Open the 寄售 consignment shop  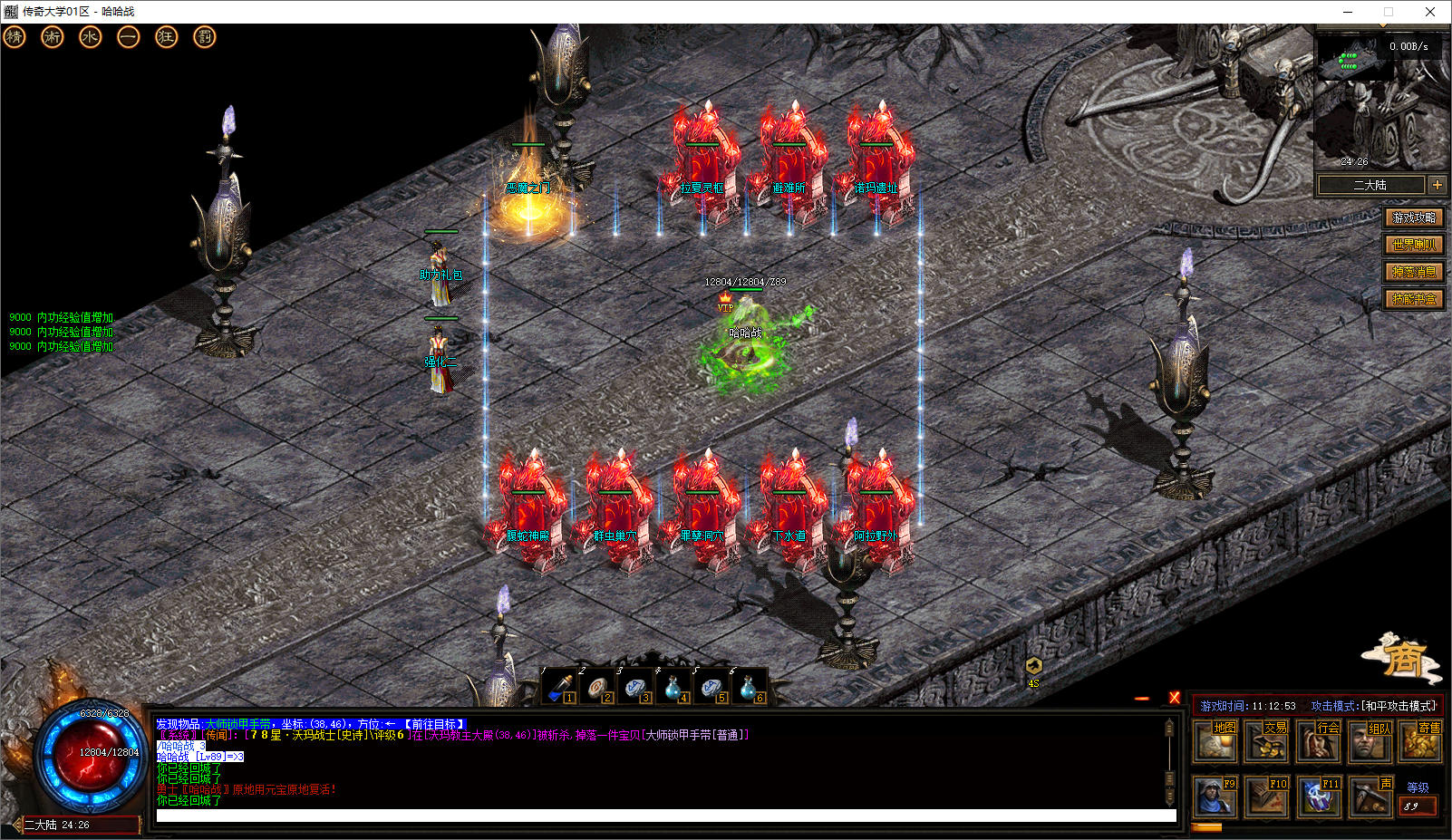[1421, 742]
